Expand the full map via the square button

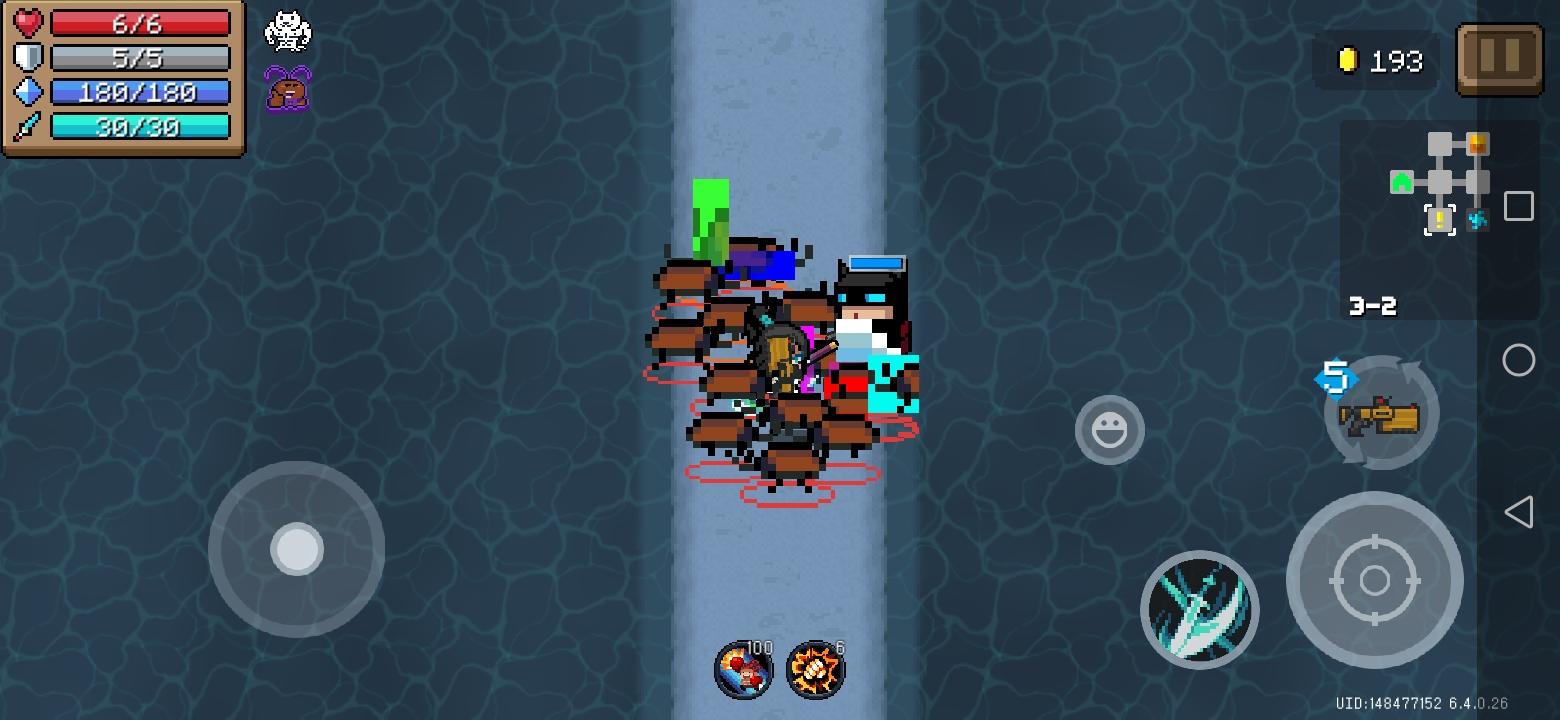(1518, 206)
